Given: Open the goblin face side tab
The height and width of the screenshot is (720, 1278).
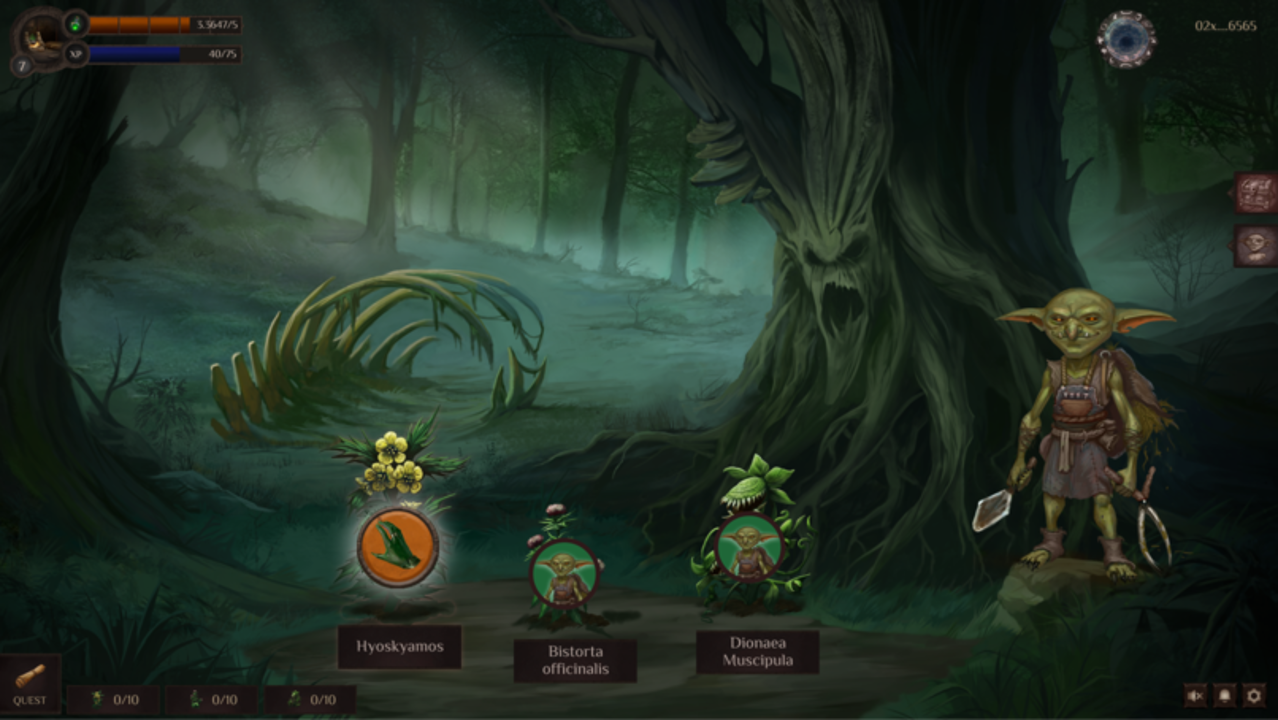Looking at the screenshot, I should pos(1255,245).
